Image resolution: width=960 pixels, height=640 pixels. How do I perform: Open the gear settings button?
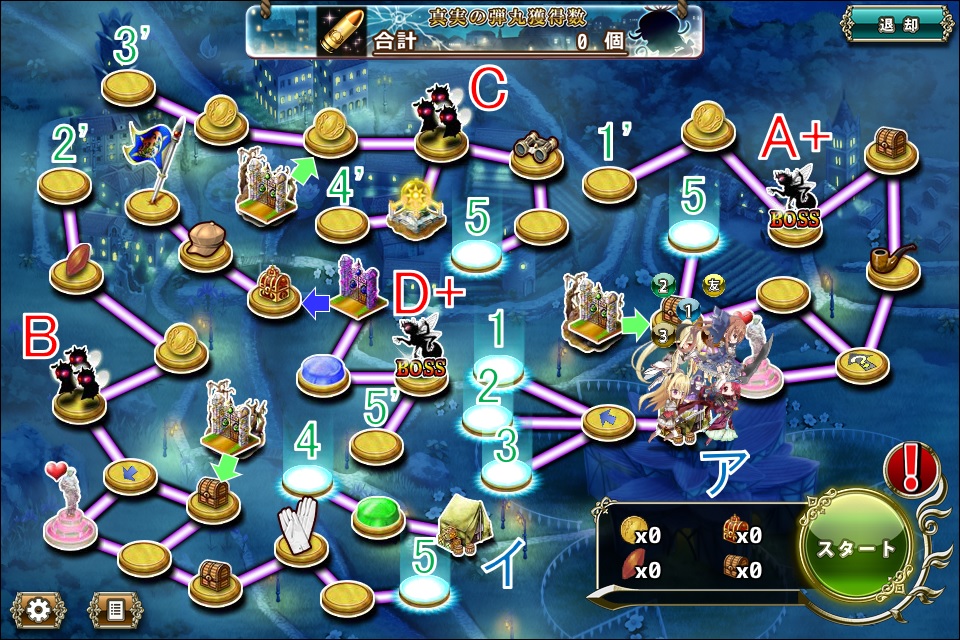point(39,609)
